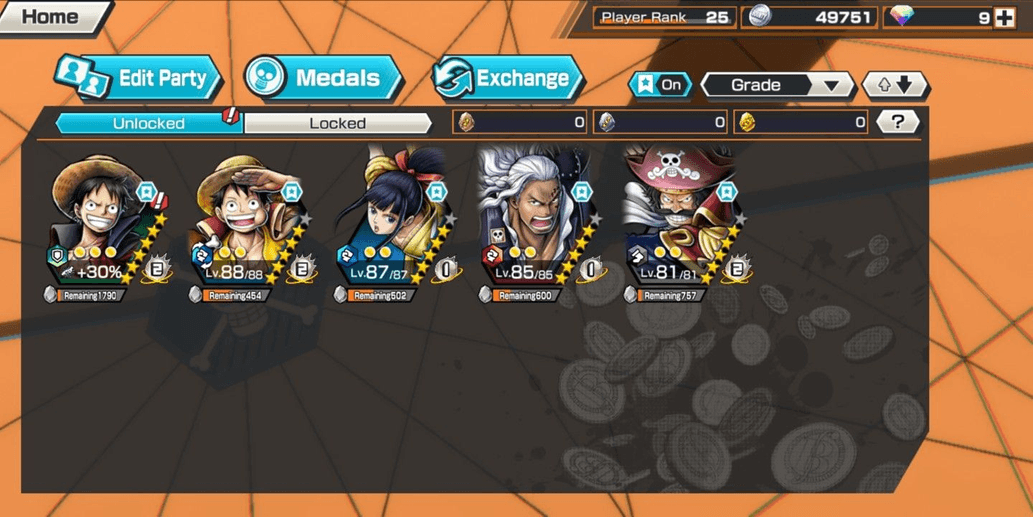Toggle the favorites filter On button
Screen dimensions: 1033x517
tap(660, 85)
